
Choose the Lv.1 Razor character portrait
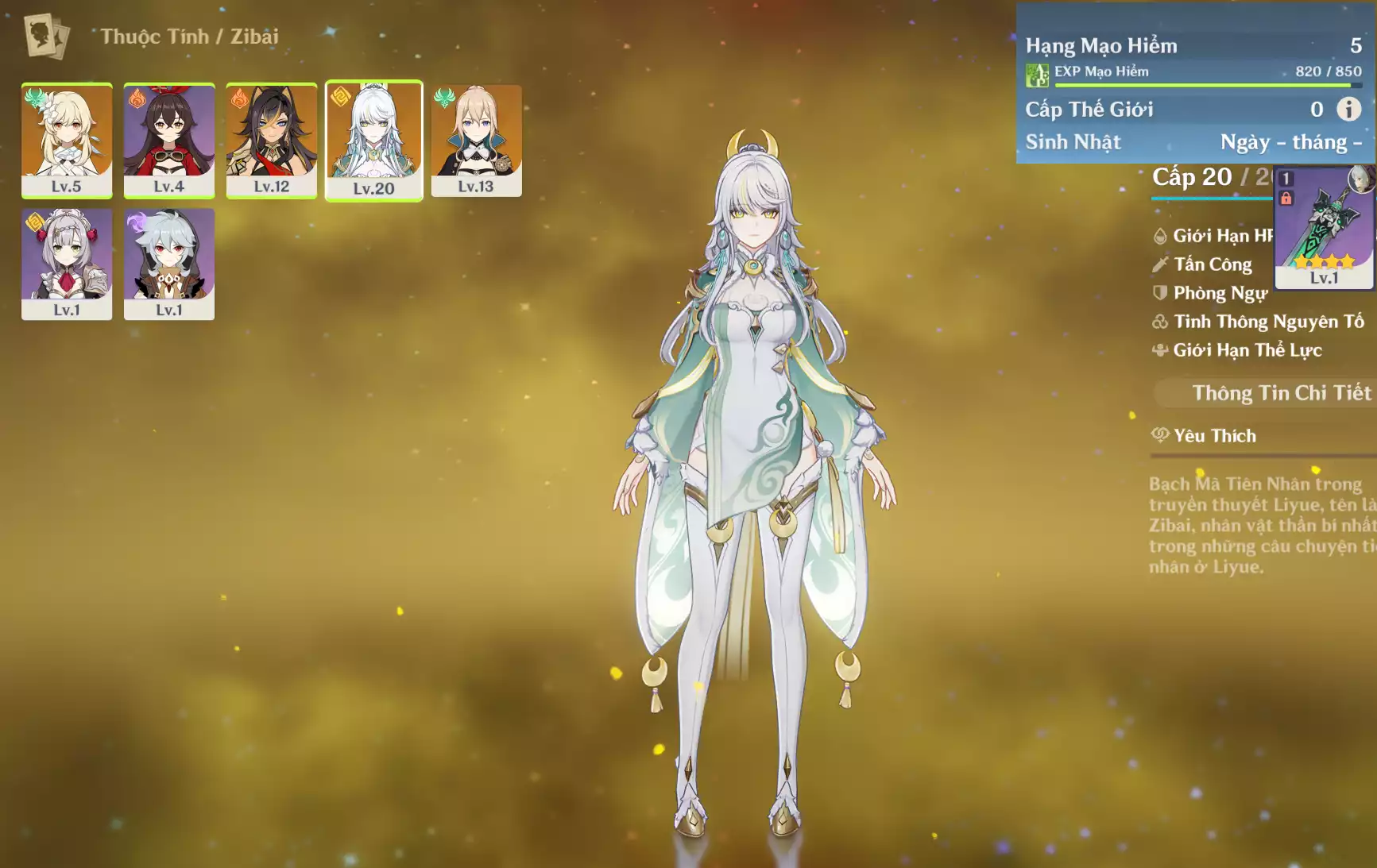pyautogui.click(x=169, y=264)
